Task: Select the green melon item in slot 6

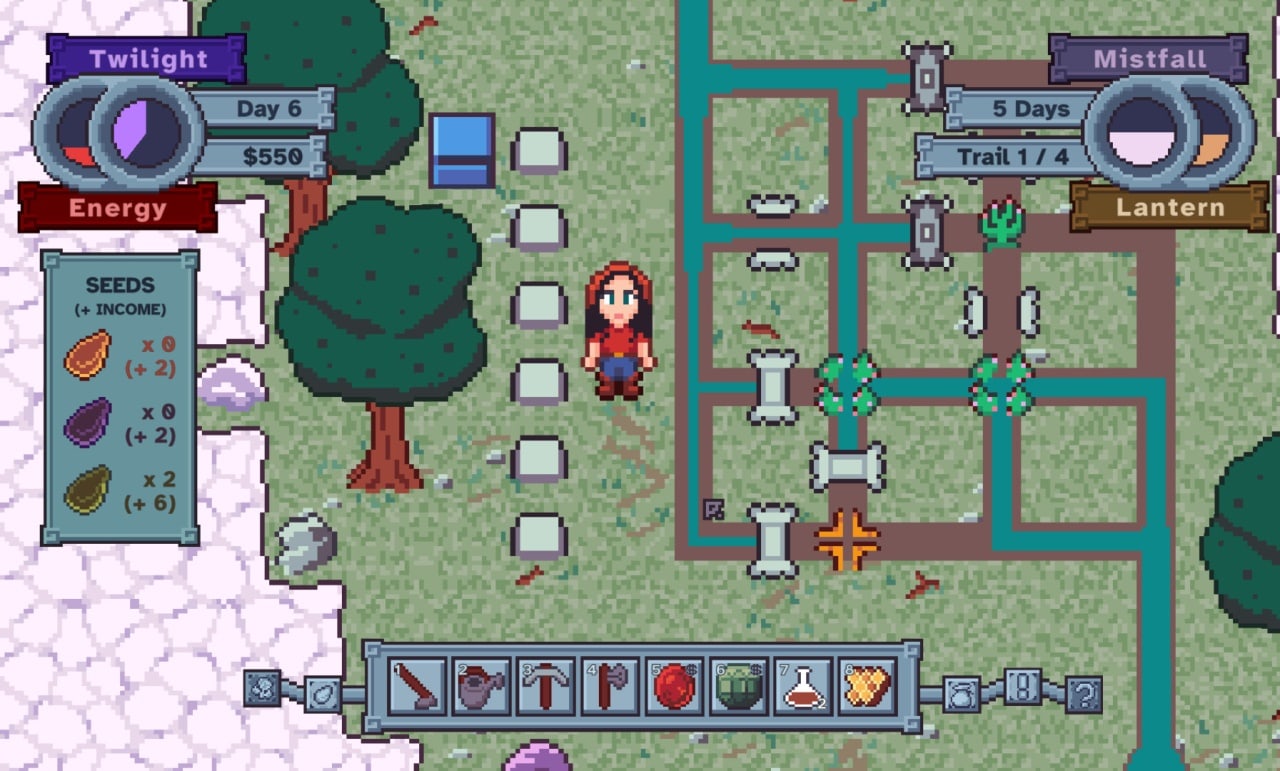Action: 738,687
